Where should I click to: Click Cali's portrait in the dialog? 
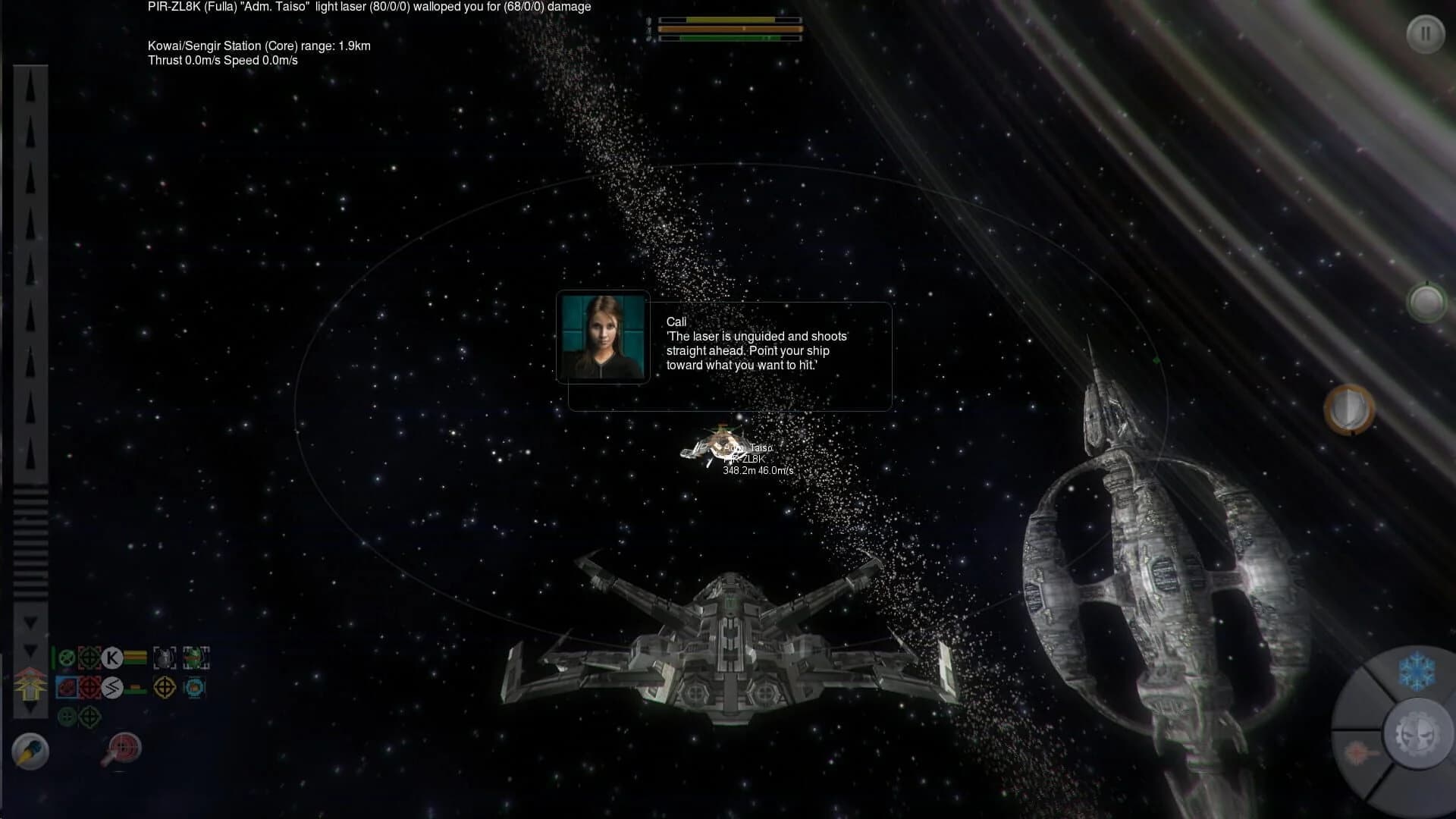(603, 338)
